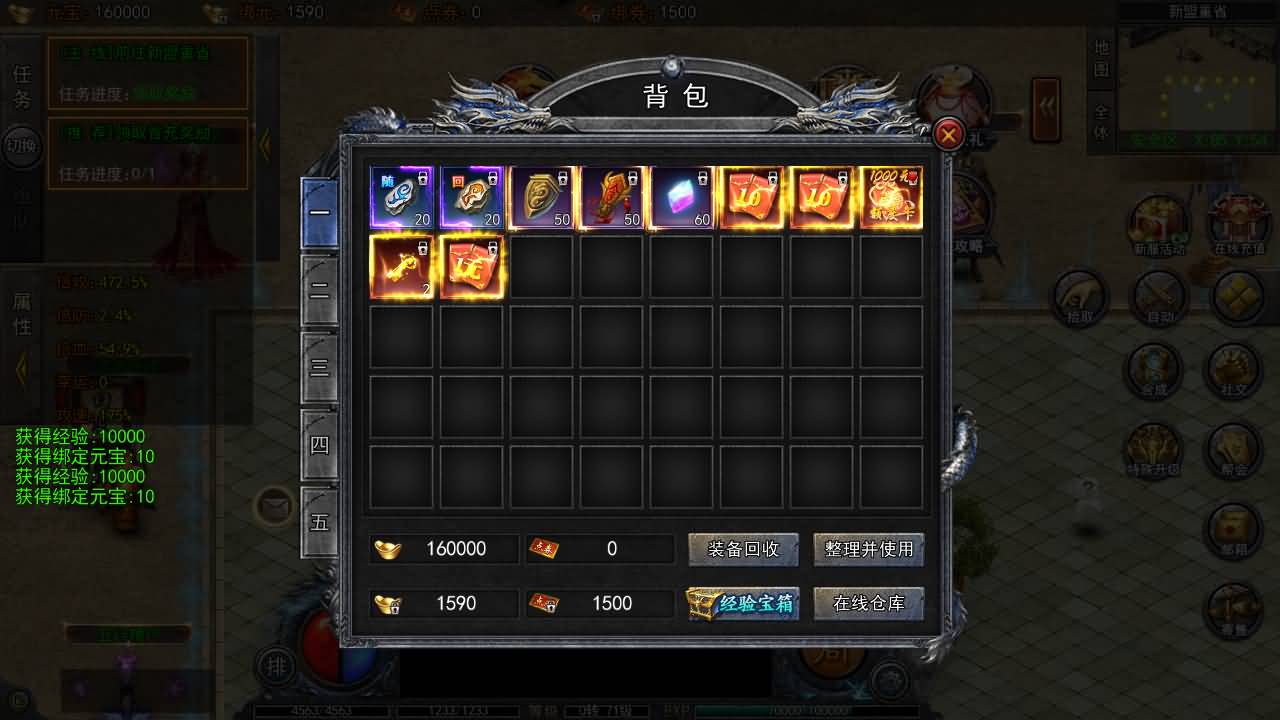
Task: Switch to bag page 四
Action: point(320,445)
